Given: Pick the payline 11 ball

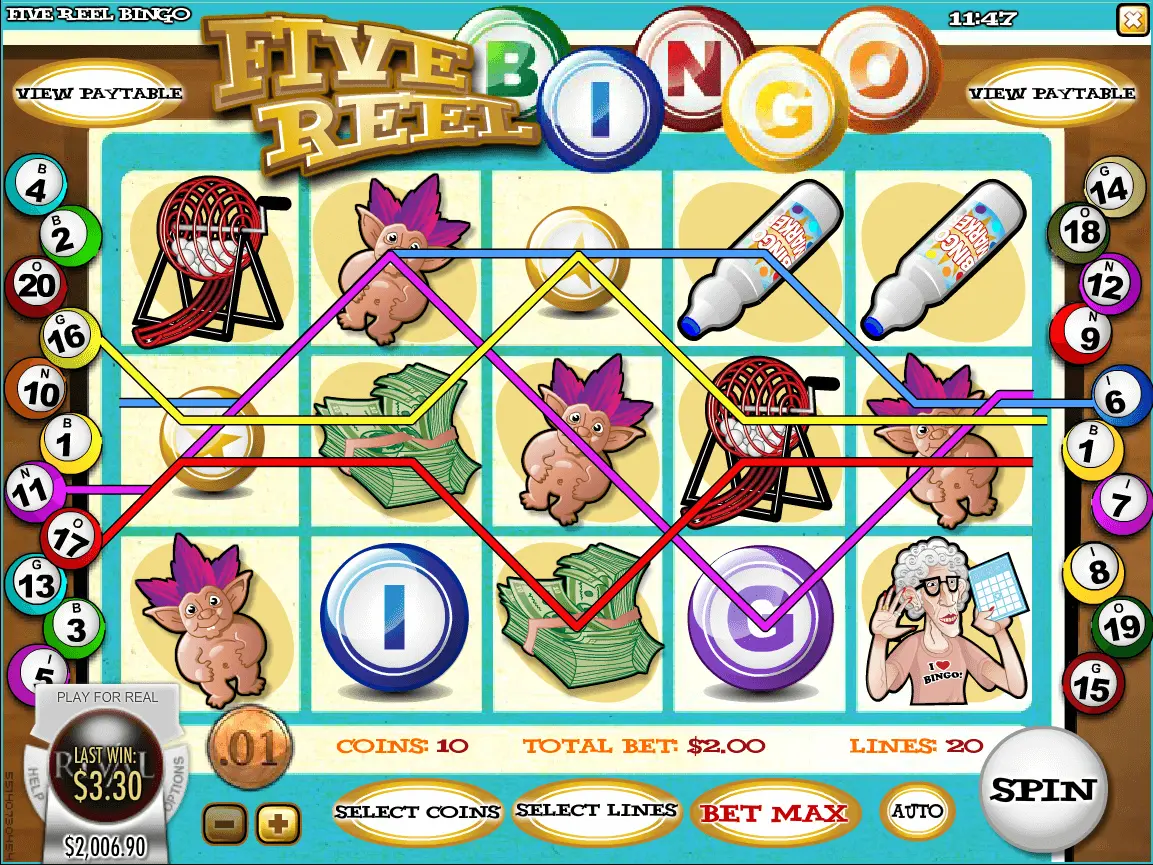Looking at the screenshot, I should (x=34, y=490).
